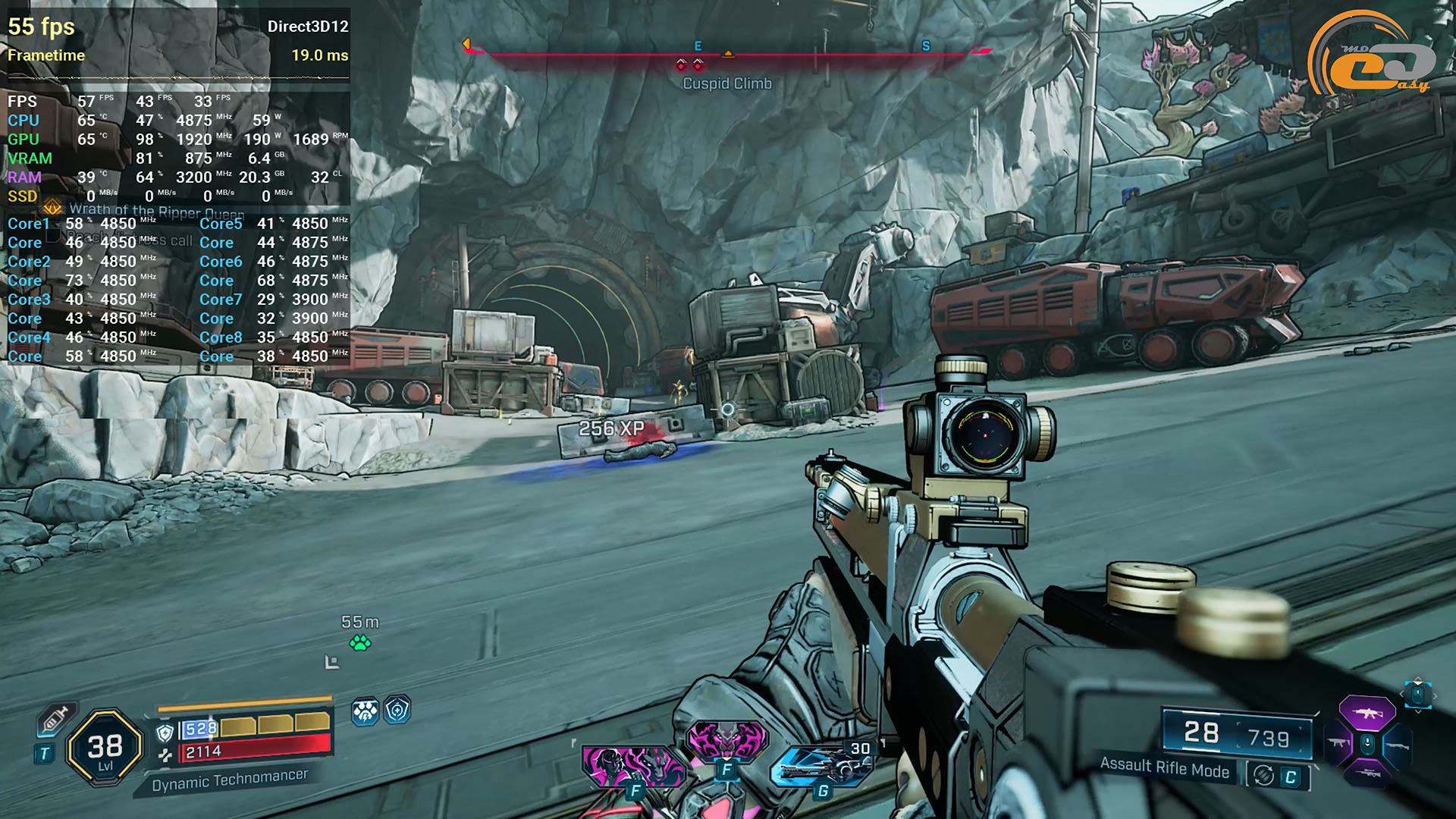Select the blue heavy weapon ordnance icon
This screenshot has width=1456, height=819.
pos(823,767)
